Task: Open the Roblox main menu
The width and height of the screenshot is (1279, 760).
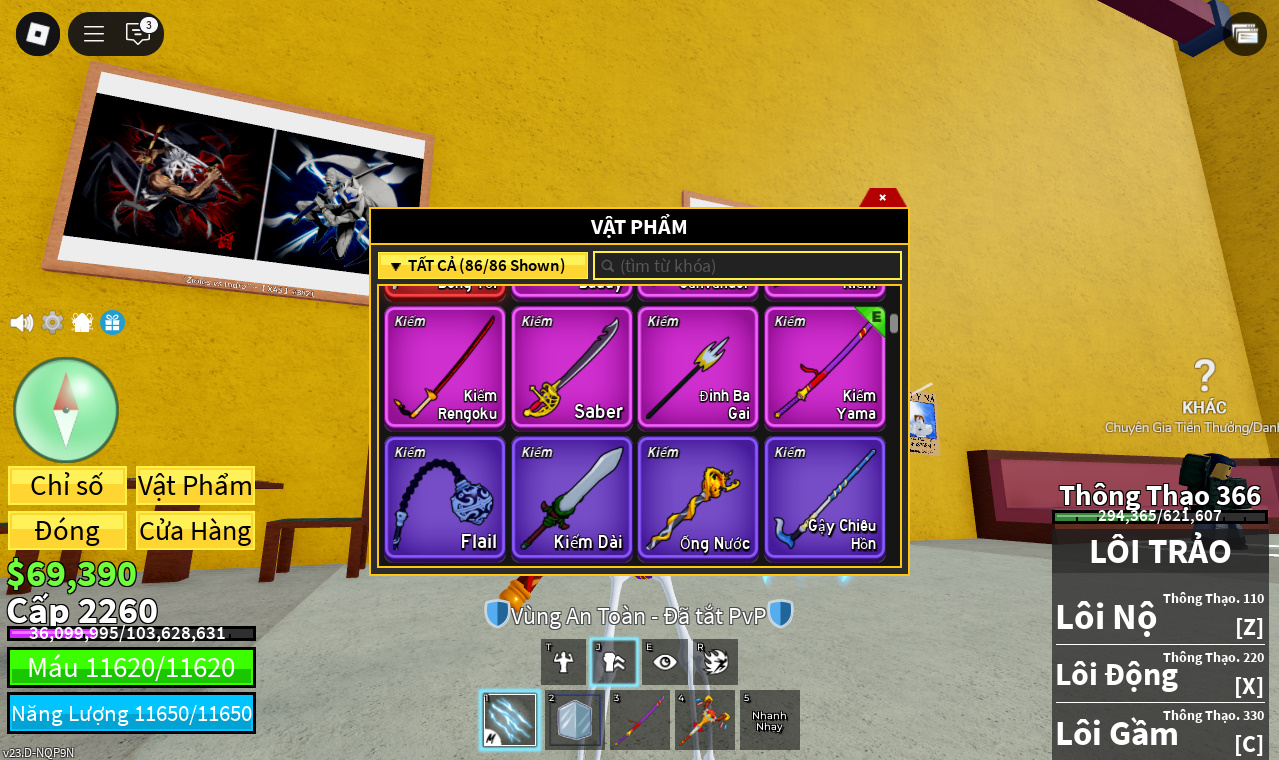Action: coord(38,34)
